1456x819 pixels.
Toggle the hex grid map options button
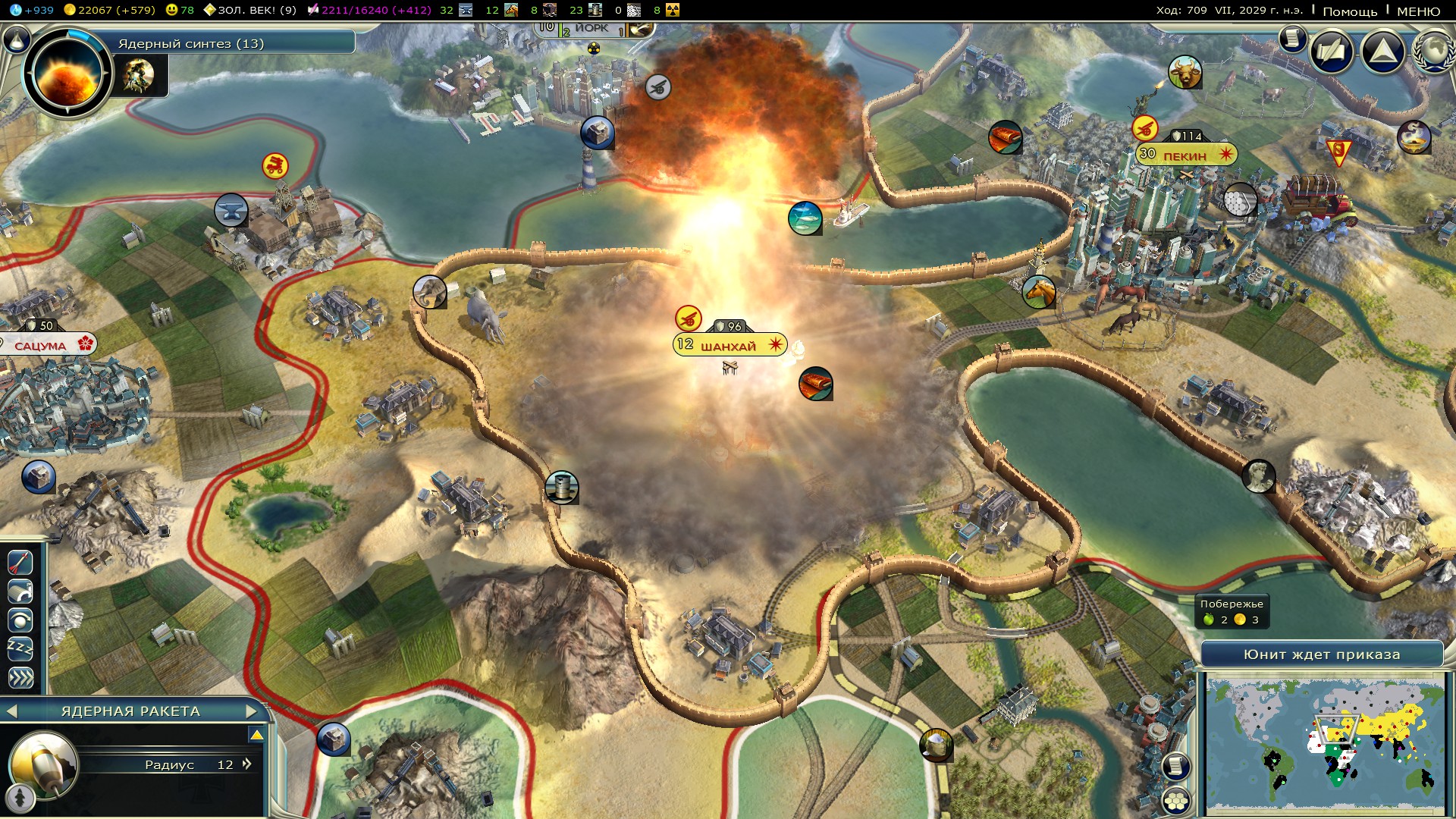[x=1176, y=801]
